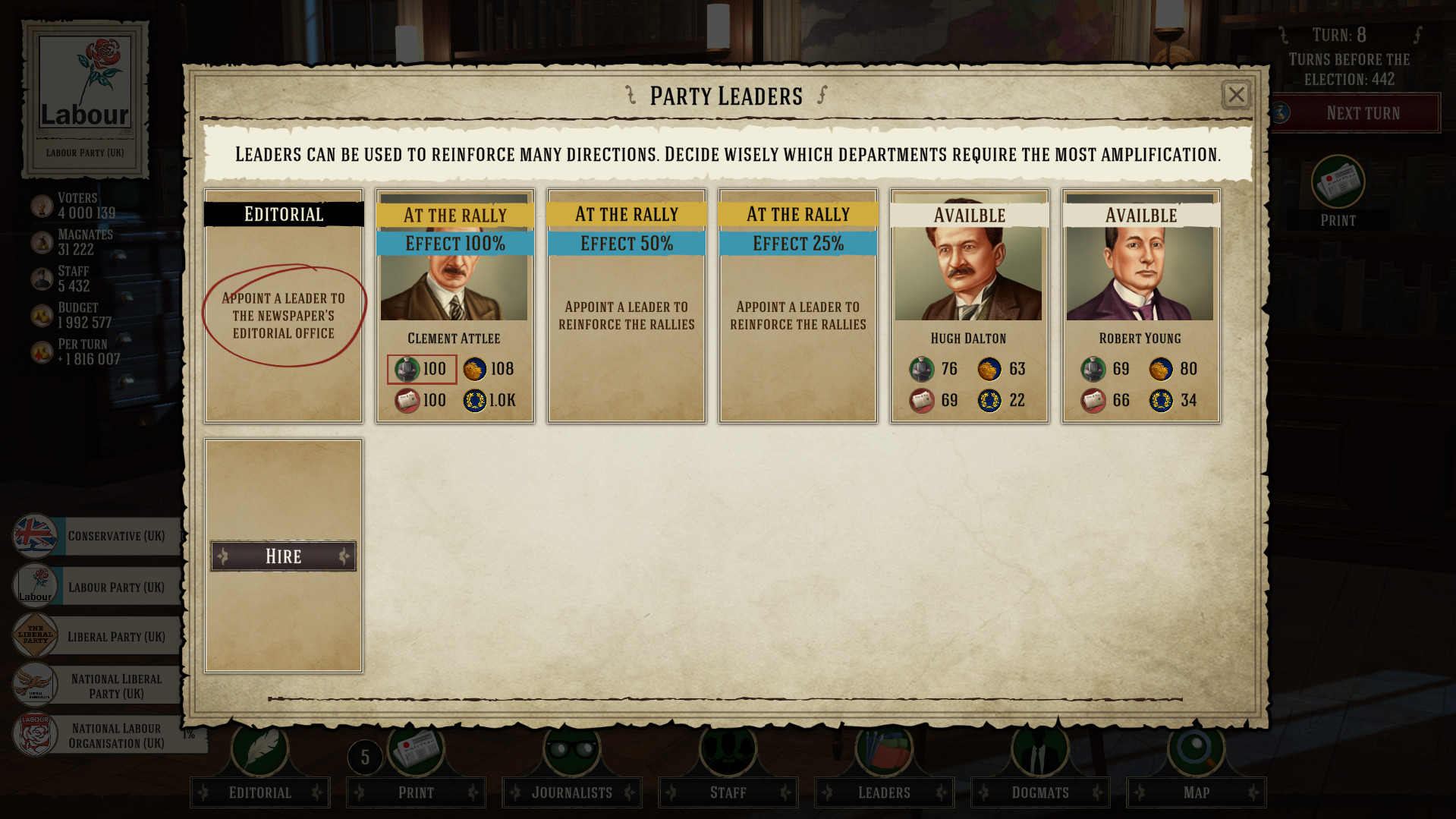1456x819 pixels.
Task: Close the Party Leaders window
Action: coord(1236,95)
